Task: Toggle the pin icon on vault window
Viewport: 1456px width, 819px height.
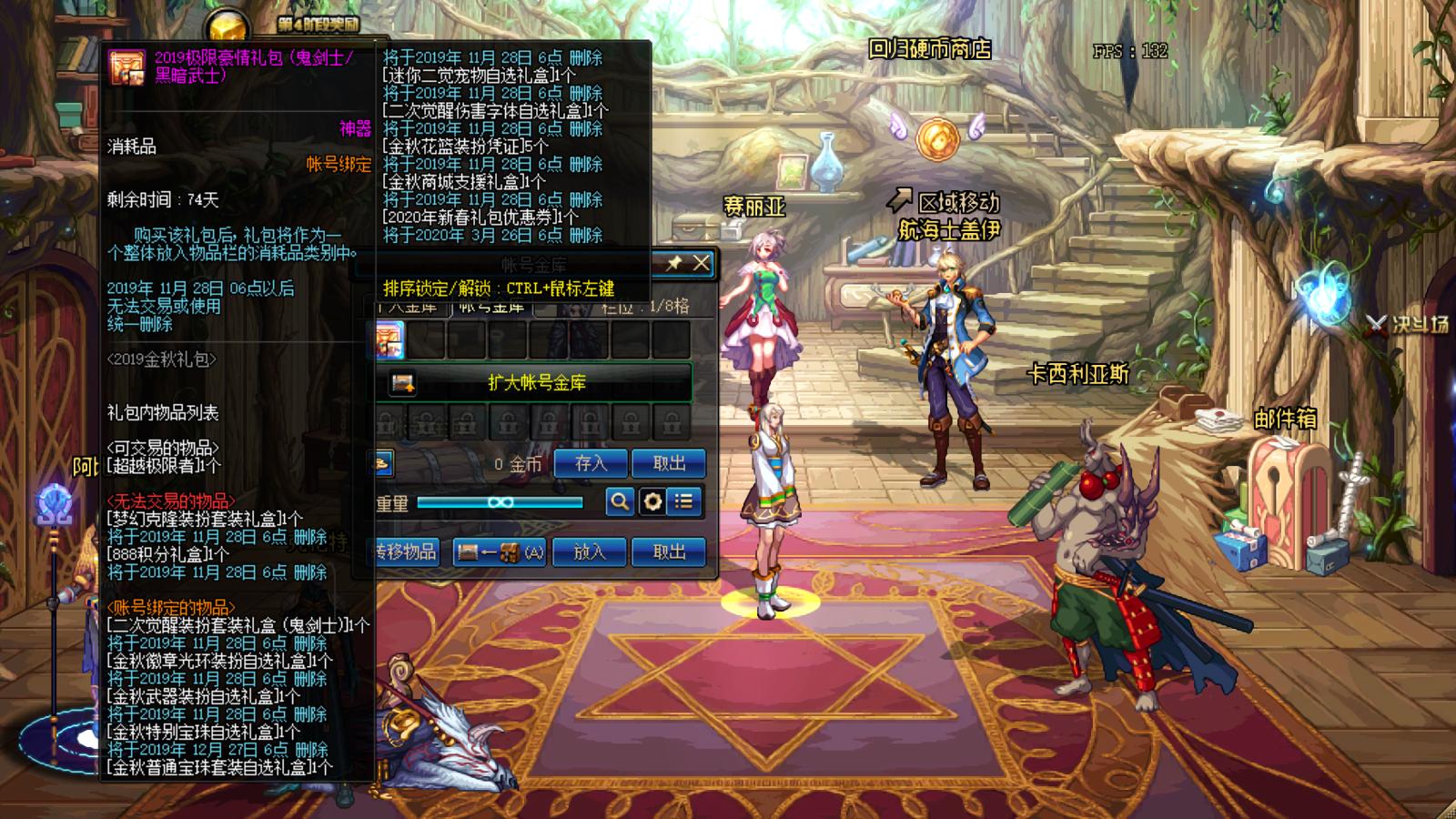Action: click(x=674, y=263)
